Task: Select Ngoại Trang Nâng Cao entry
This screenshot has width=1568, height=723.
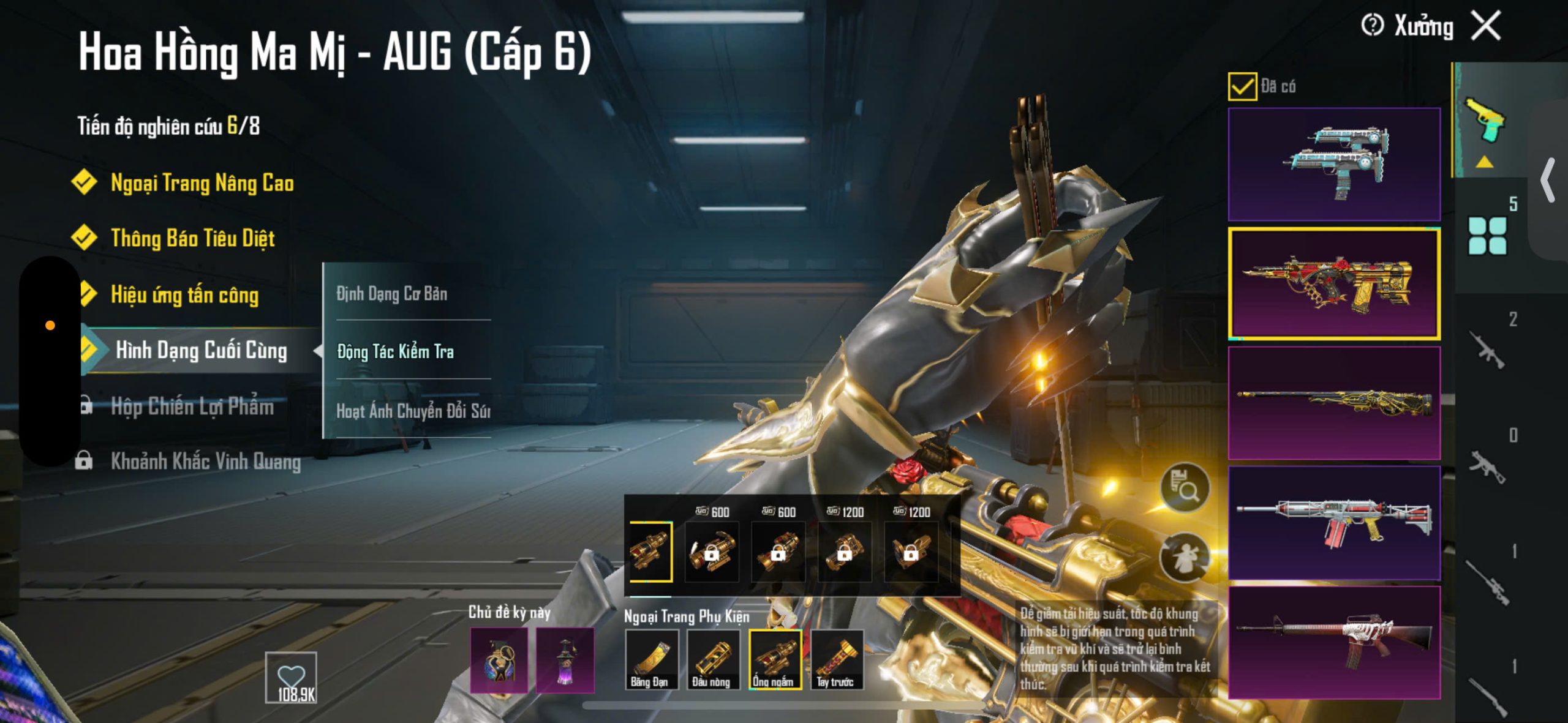Action: [x=202, y=183]
